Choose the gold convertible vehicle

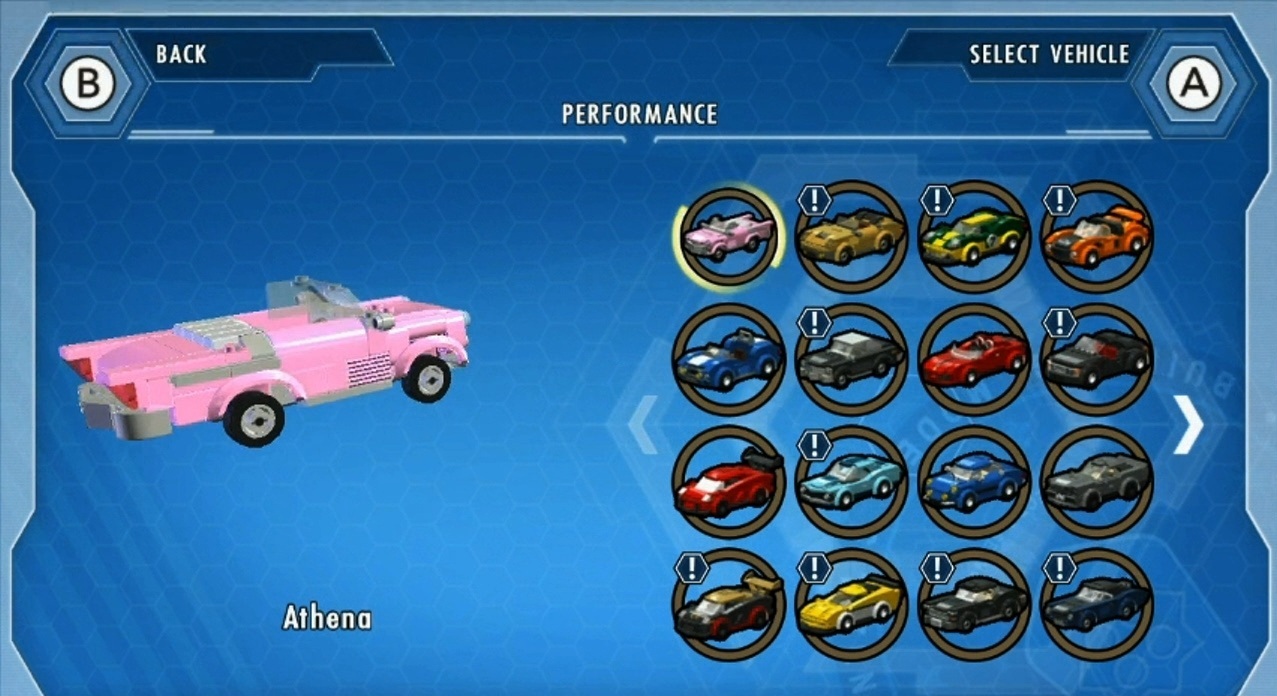point(851,236)
